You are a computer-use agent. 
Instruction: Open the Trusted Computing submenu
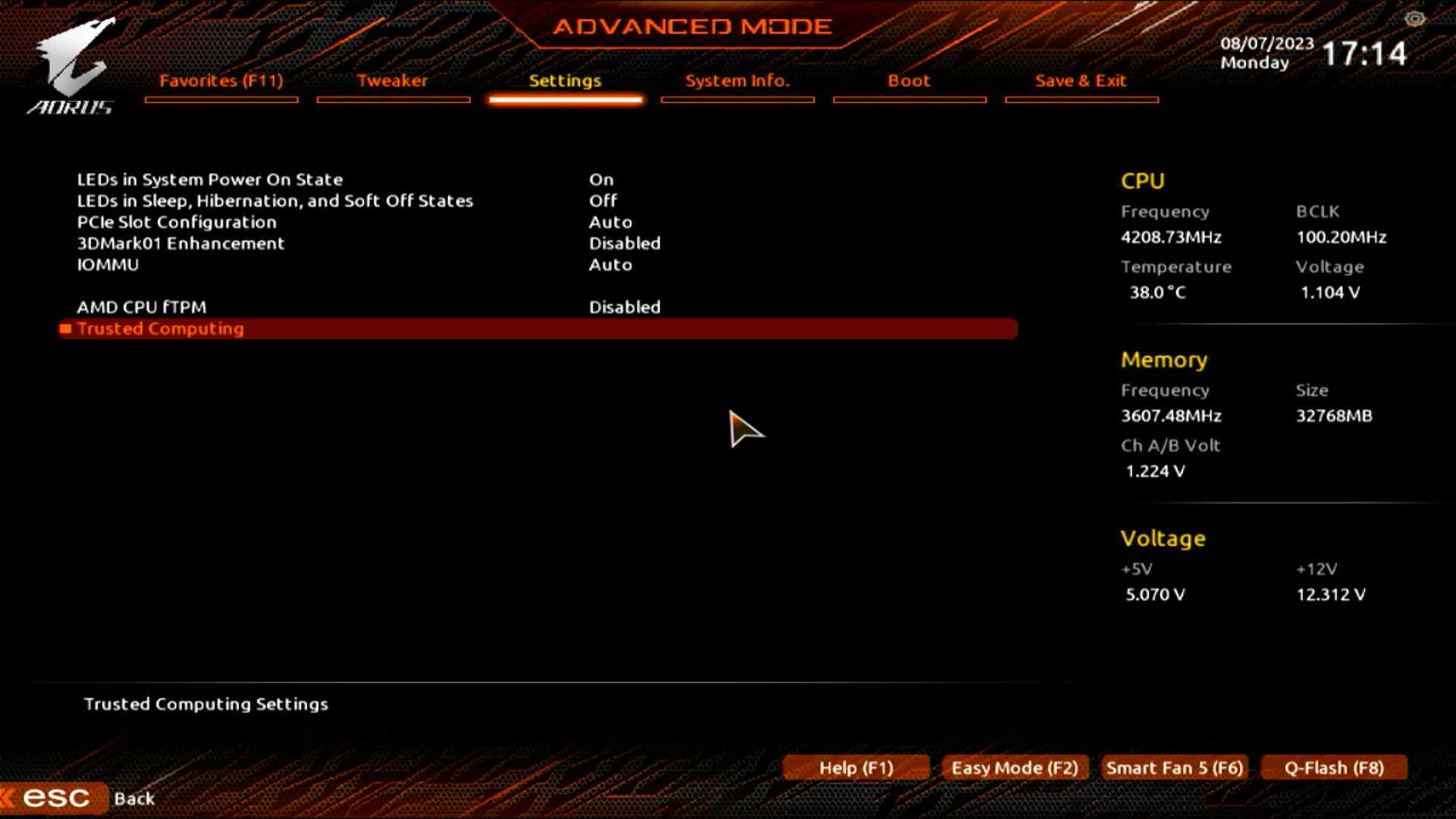click(160, 328)
